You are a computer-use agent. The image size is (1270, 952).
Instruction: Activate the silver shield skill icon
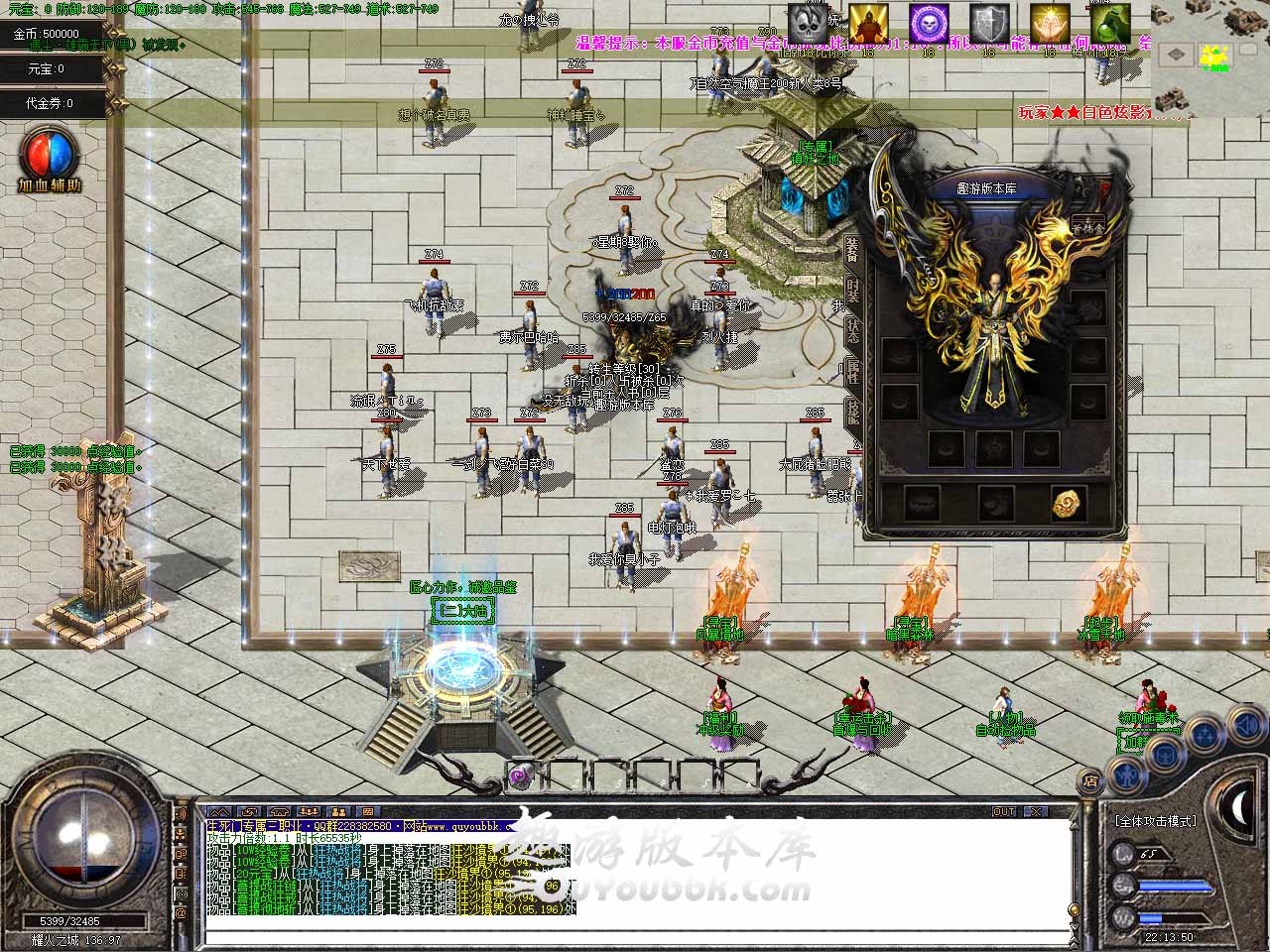tap(988, 24)
